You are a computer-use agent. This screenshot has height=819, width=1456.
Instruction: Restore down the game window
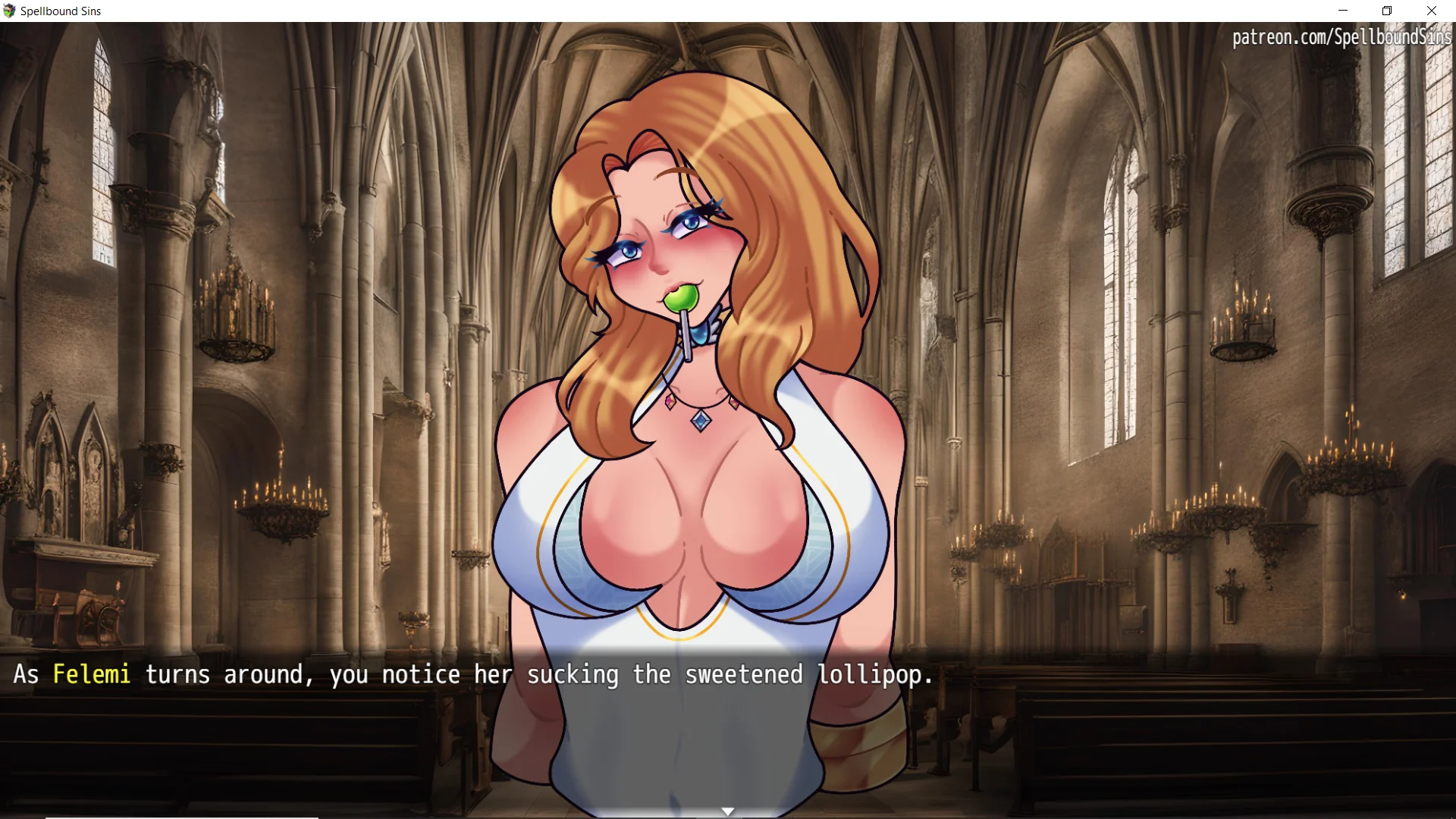[1387, 11]
